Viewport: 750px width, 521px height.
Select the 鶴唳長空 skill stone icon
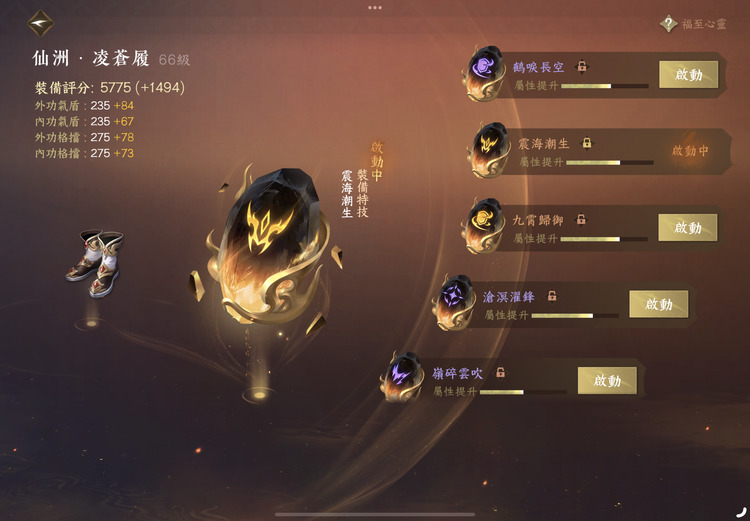[487, 73]
